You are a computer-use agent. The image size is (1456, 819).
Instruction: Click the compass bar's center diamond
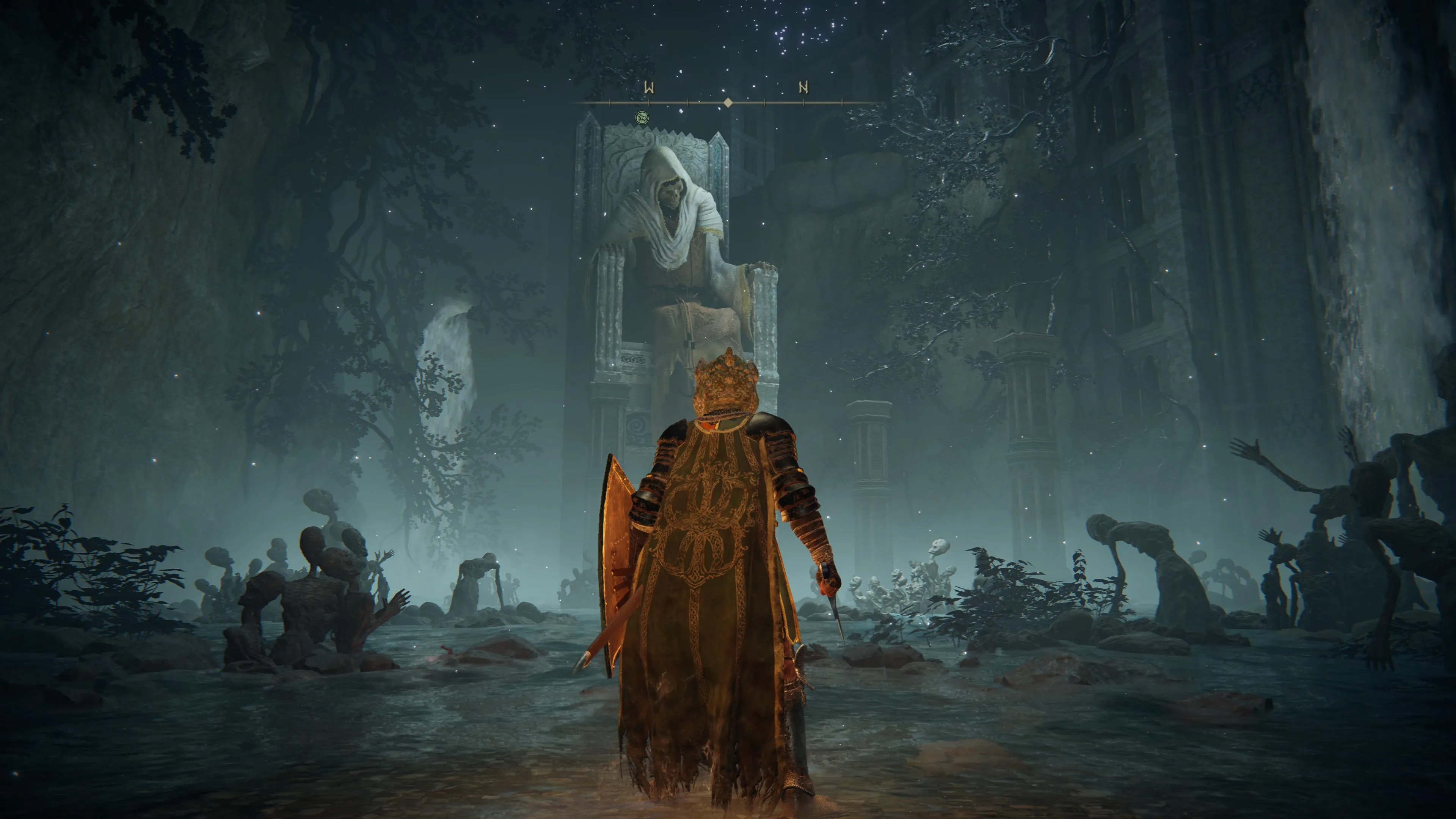point(728,102)
